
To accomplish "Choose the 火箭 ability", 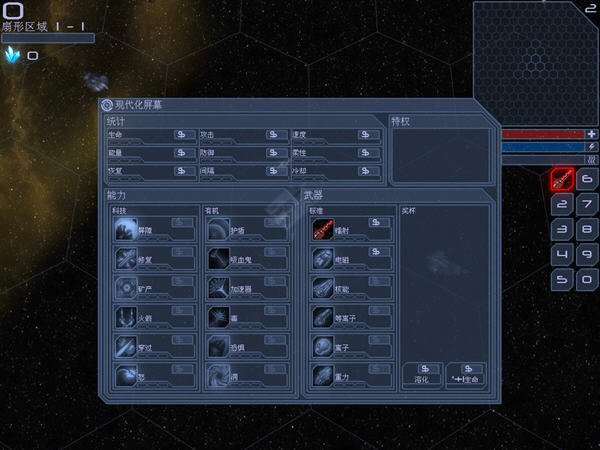I will coord(127,317).
